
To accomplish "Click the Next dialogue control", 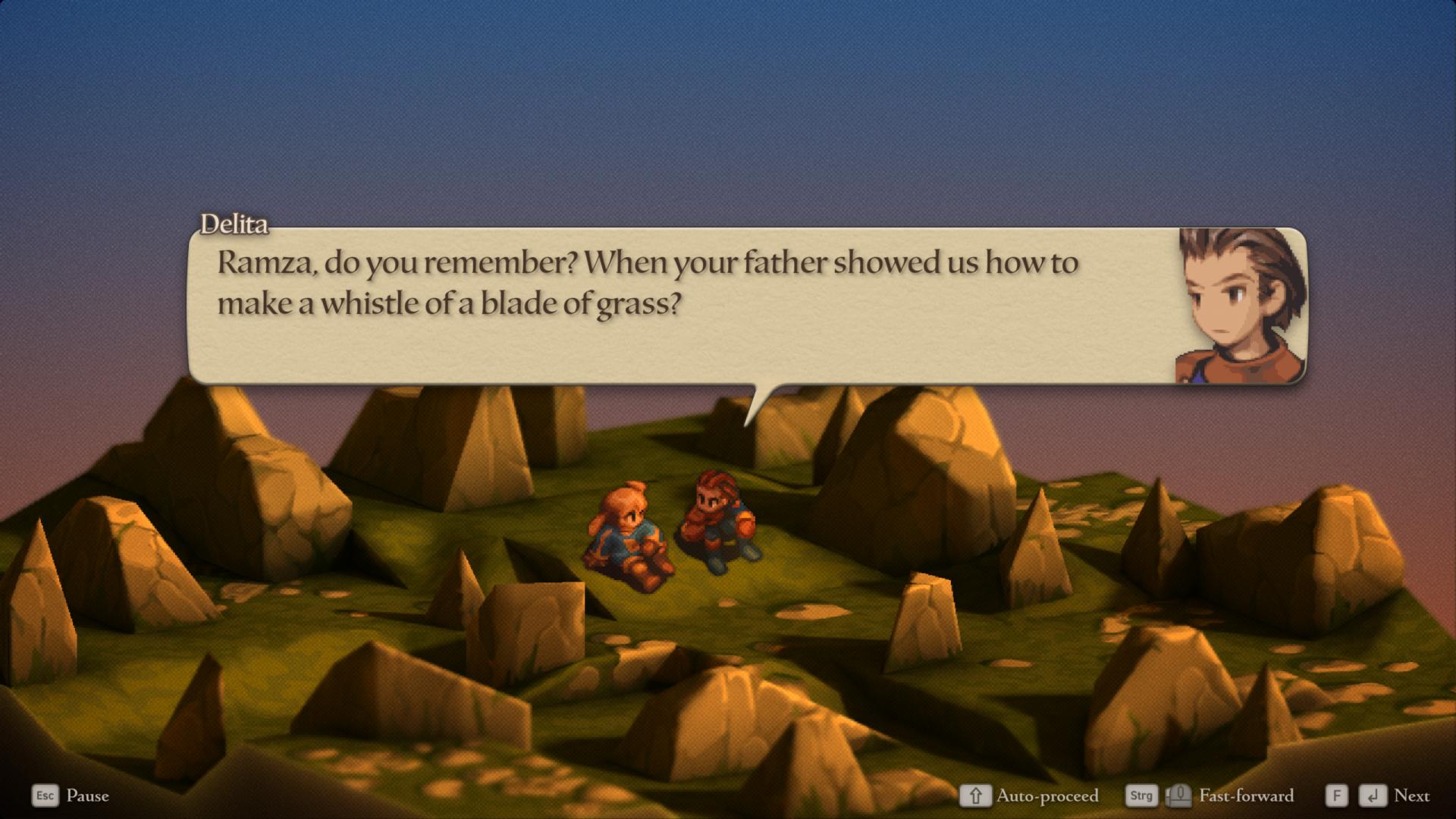I will click(1410, 795).
